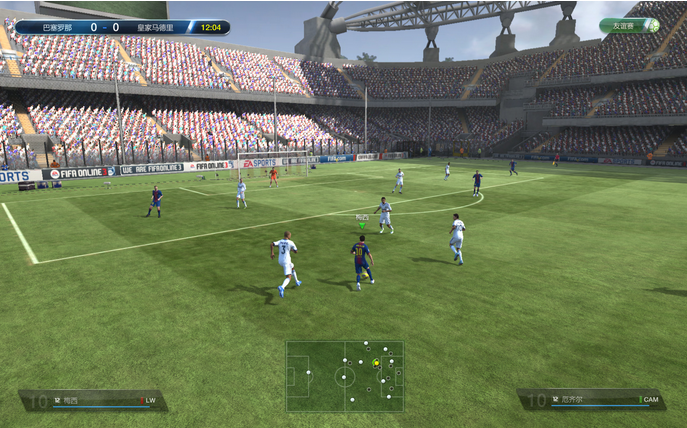The image size is (687, 428).
Task: Select the LW player panel
Action: pos(93,400)
